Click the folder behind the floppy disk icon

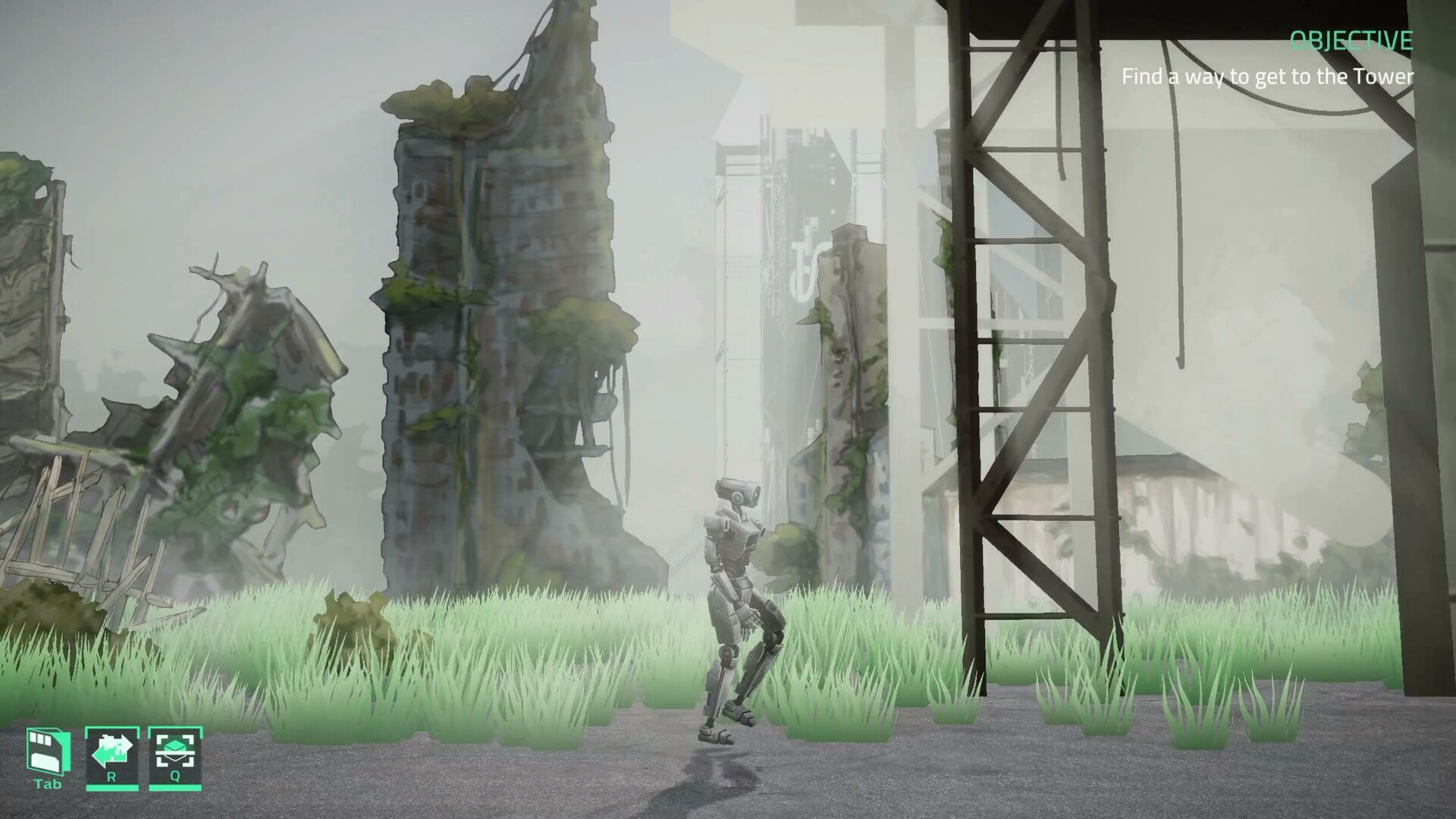pyautogui.click(x=65, y=752)
